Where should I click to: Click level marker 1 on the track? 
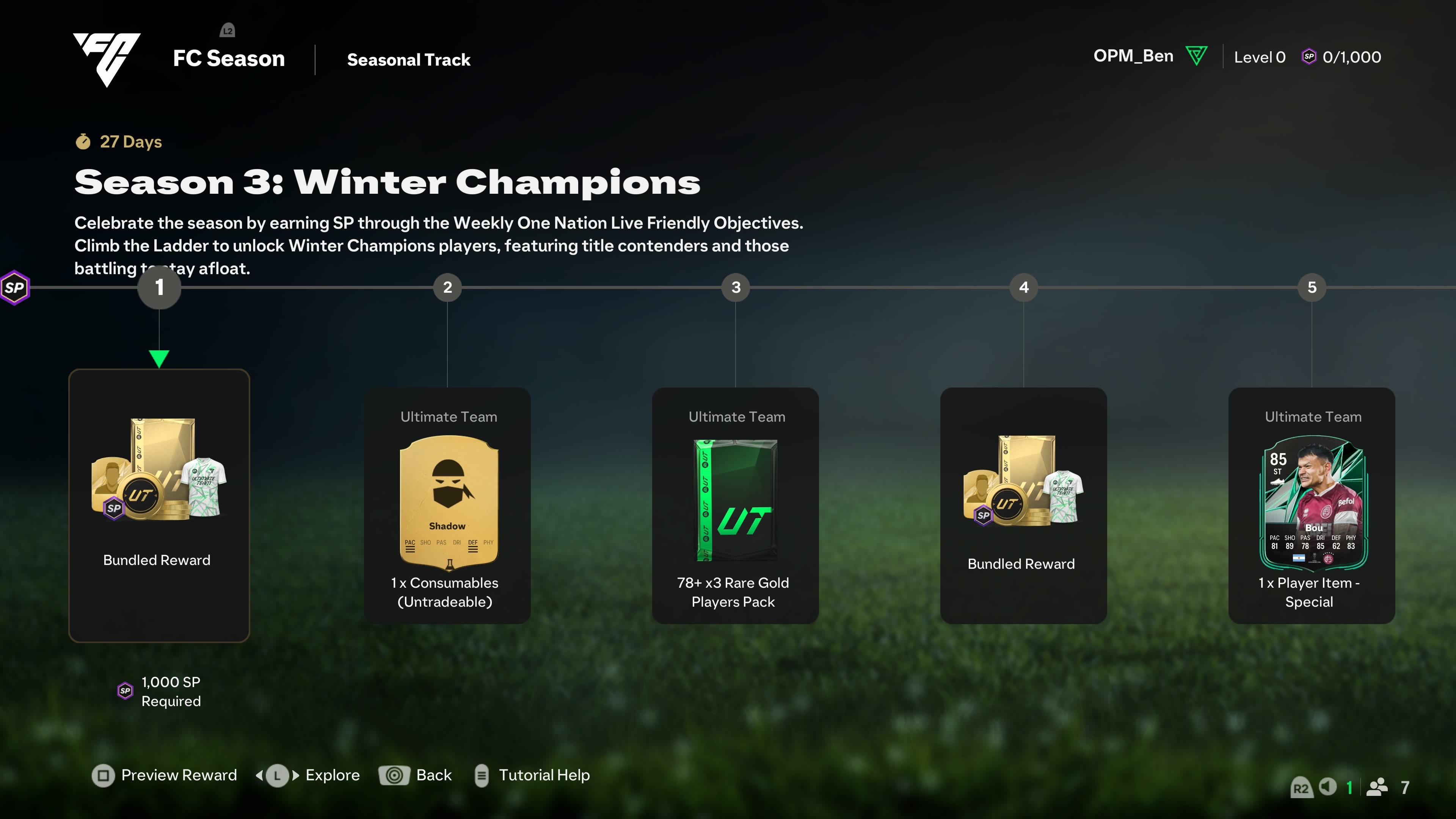point(159,287)
